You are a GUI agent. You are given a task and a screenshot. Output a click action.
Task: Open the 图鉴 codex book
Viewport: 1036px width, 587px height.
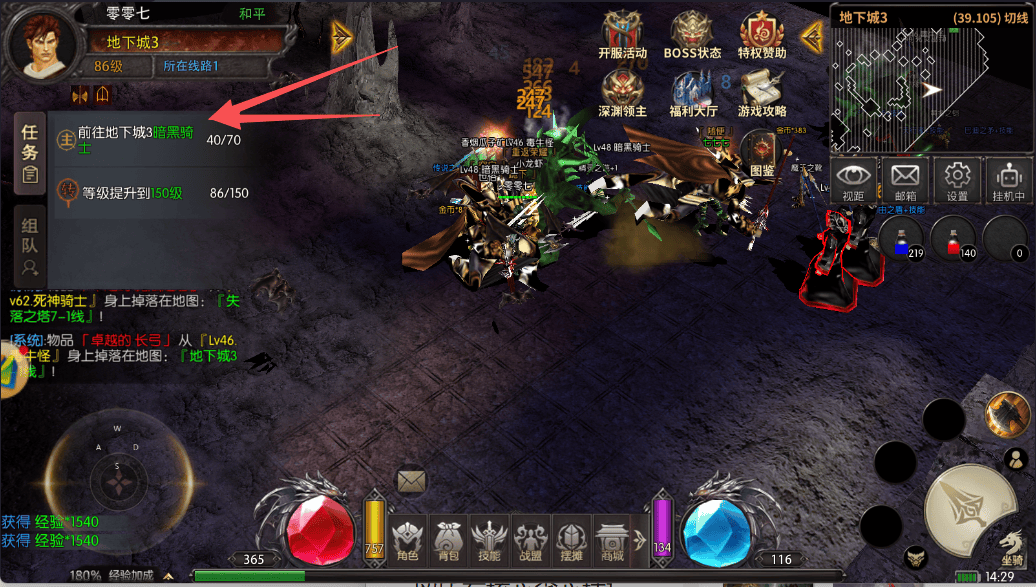(762, 153)
